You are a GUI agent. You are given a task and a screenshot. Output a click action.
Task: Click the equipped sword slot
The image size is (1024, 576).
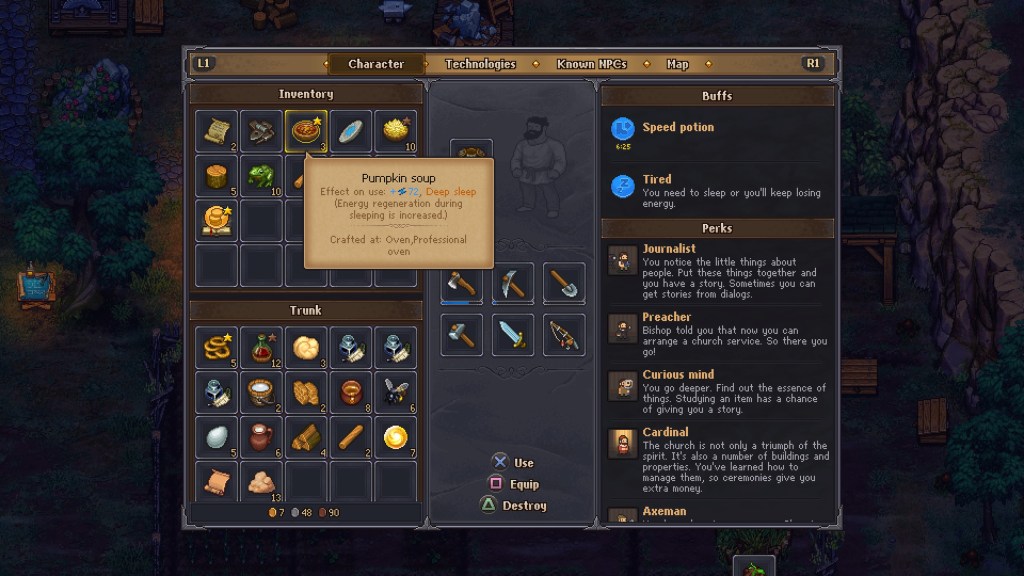point(512,335)
